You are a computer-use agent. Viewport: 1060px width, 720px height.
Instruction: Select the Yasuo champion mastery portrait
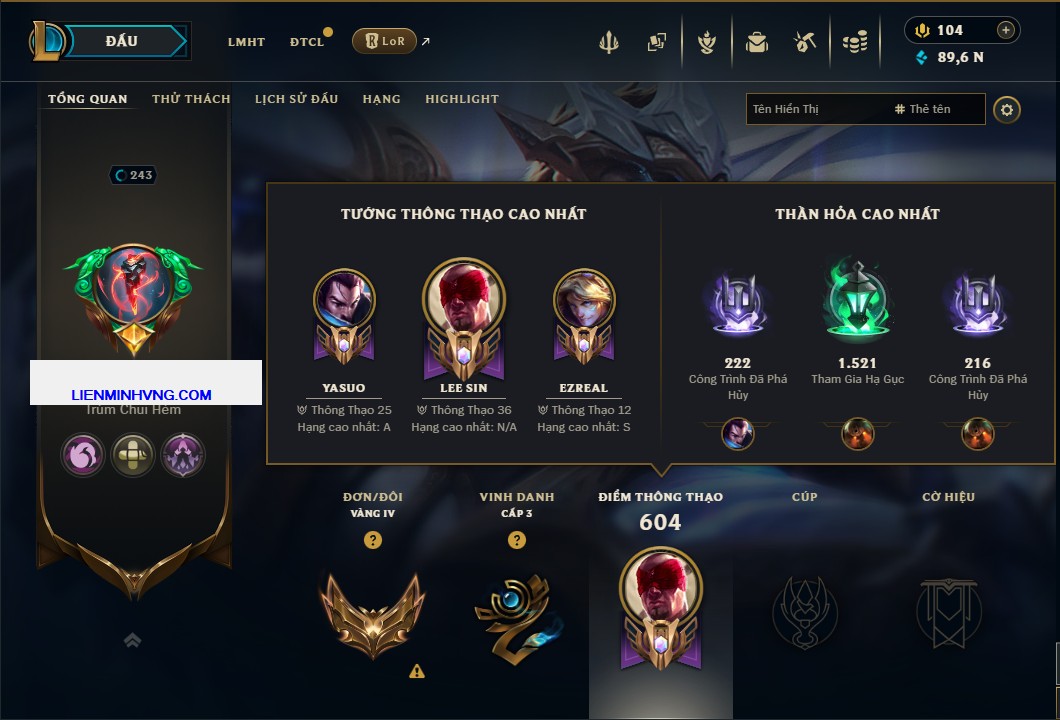pos(344,300)
